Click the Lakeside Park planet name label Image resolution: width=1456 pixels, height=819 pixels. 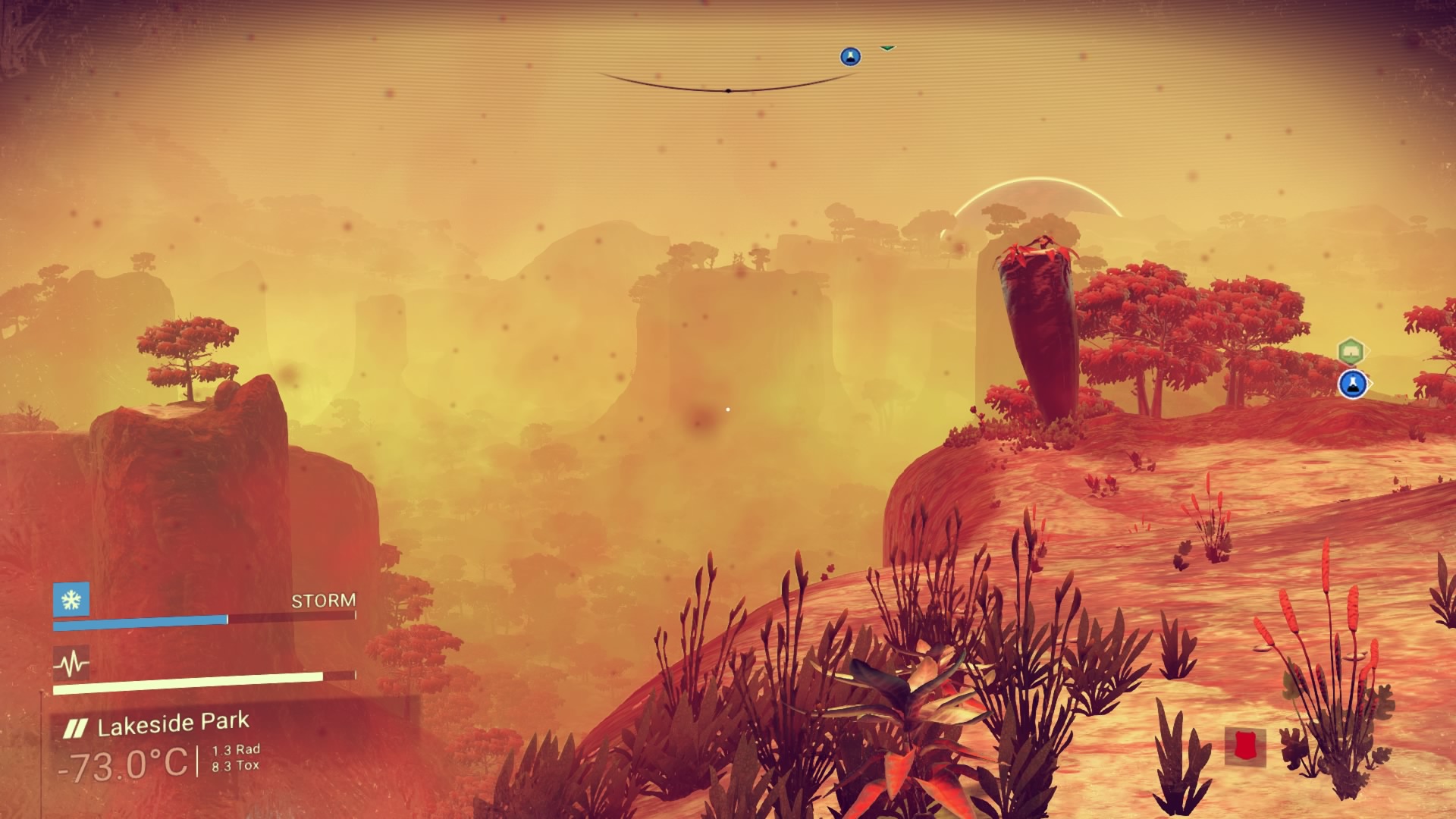tap(173, 726)
